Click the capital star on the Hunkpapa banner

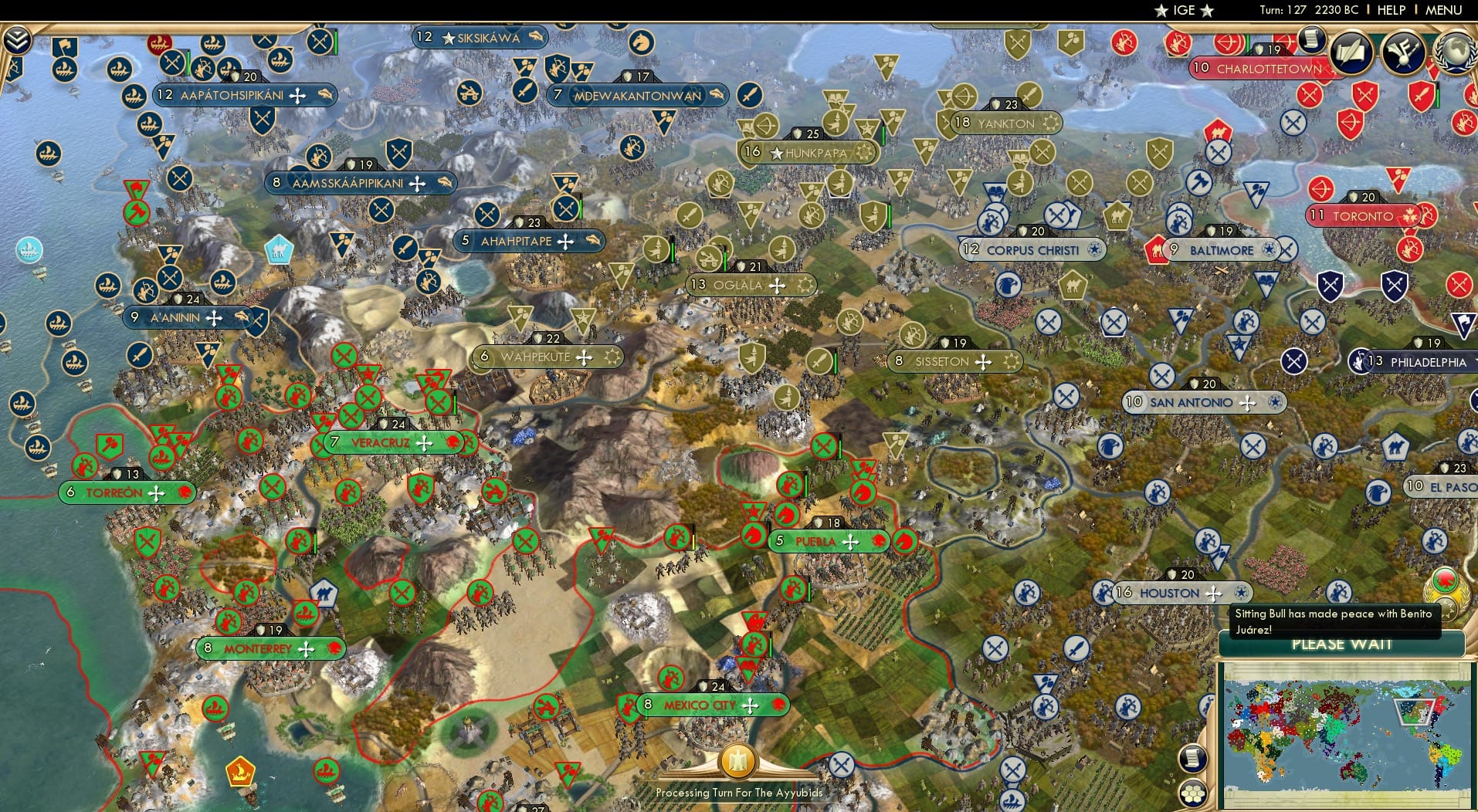coord(775,152)
